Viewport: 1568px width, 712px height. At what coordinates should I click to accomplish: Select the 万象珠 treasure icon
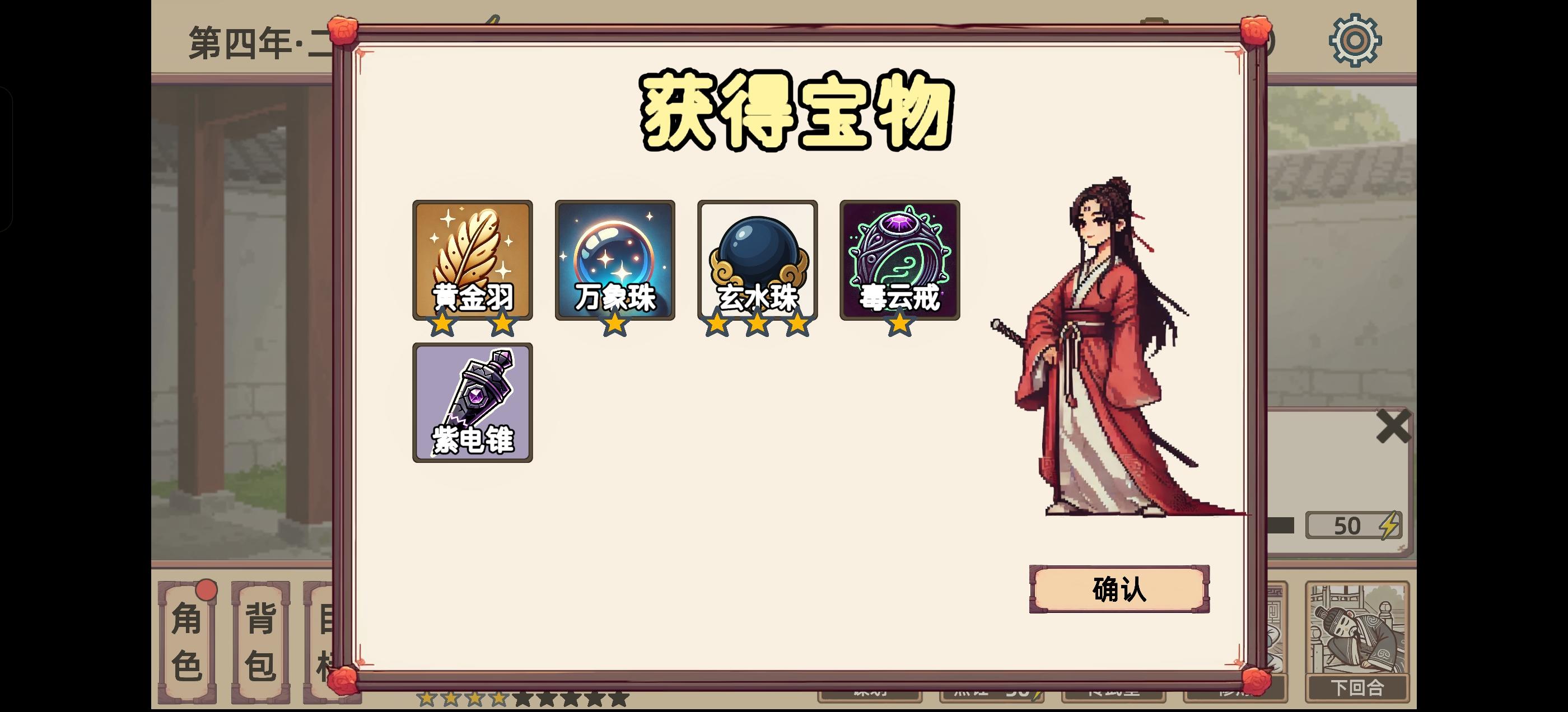(615, 261)
